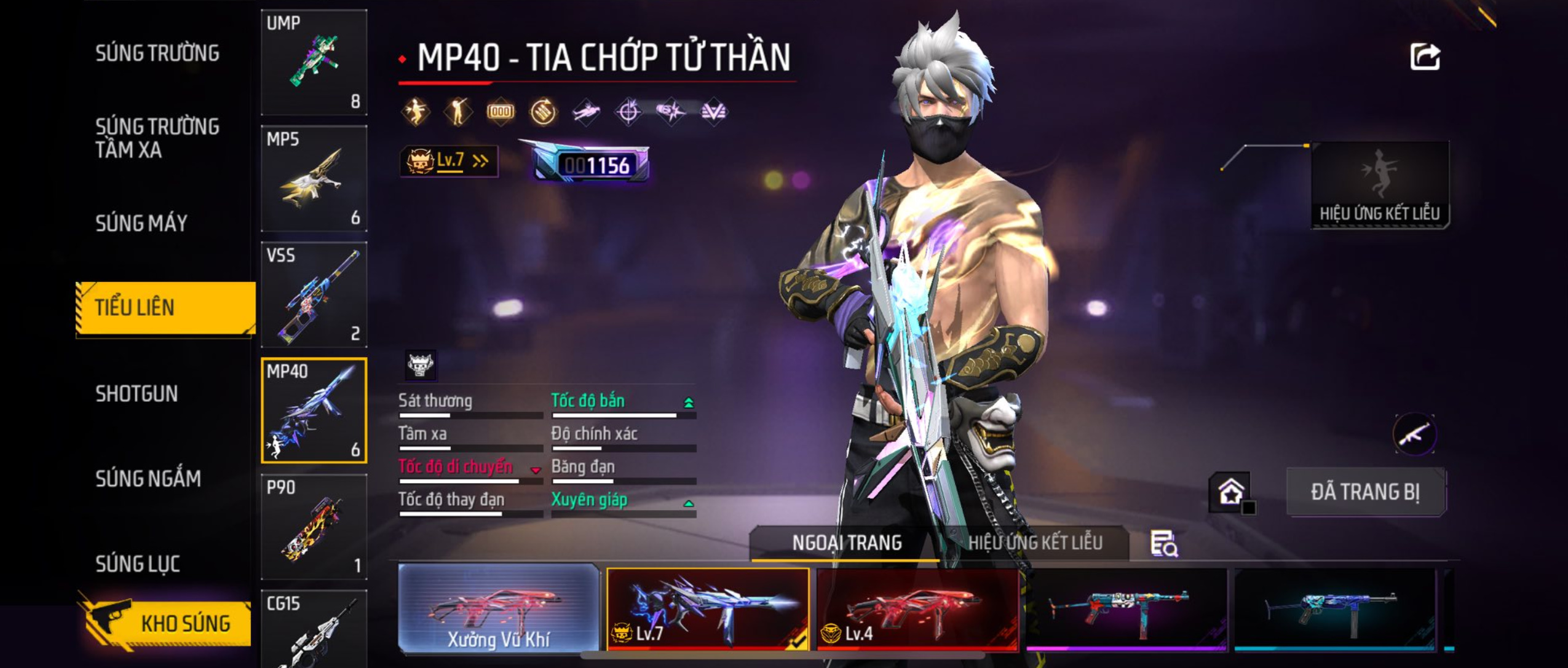This screenshot has width=1568, height=668.
Task: Select the Súng Trường Tầm Xa category
Action: 157,138
